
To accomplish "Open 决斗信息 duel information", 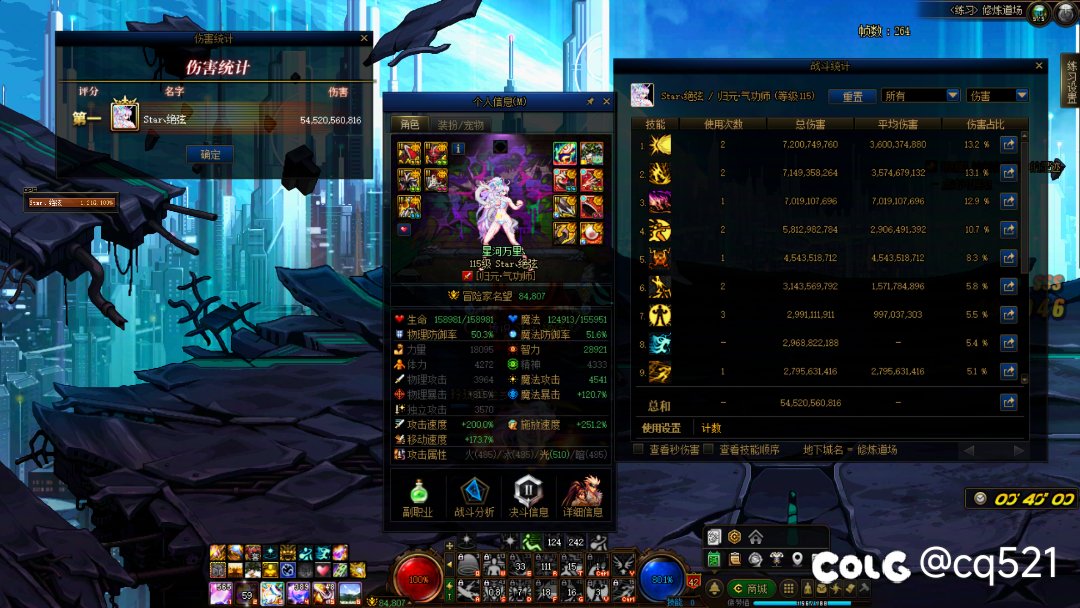I will [530, 497].
